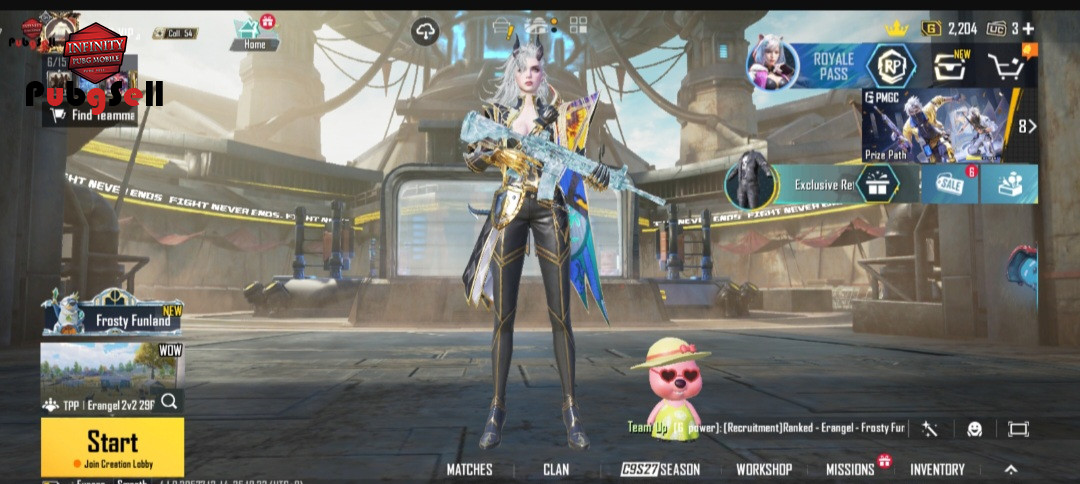Open the Inventory
Image resolution: width=1080 pixels, height=484 pixels.
(x=937, y=469)
